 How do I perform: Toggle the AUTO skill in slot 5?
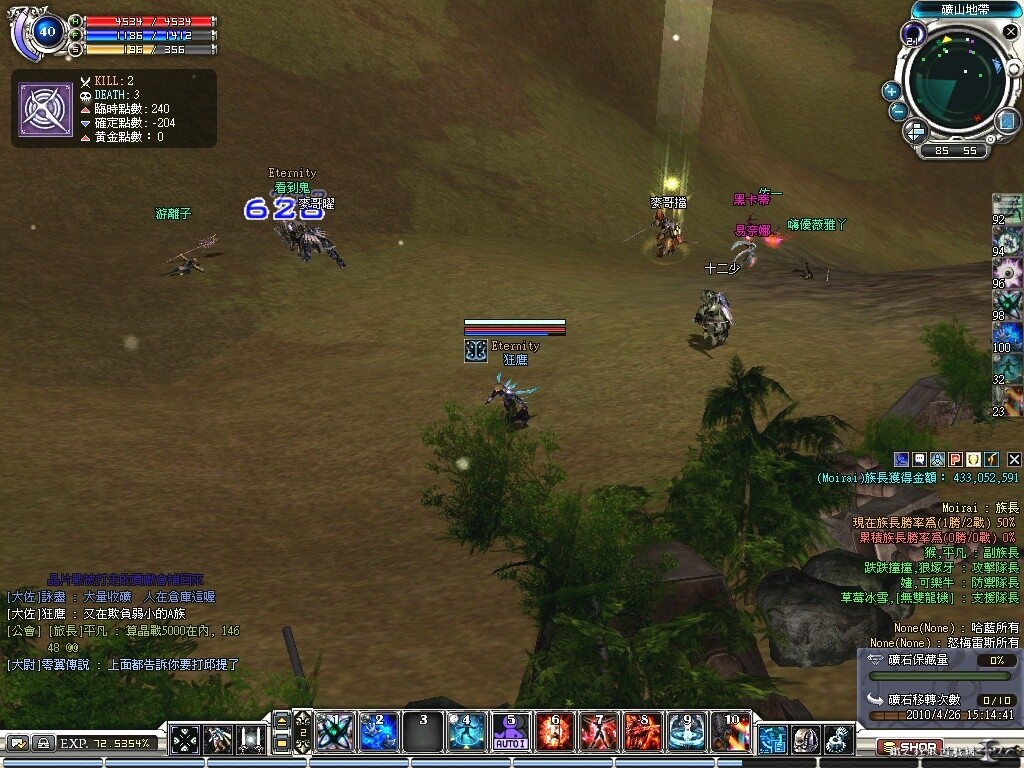tap(511, 732)
